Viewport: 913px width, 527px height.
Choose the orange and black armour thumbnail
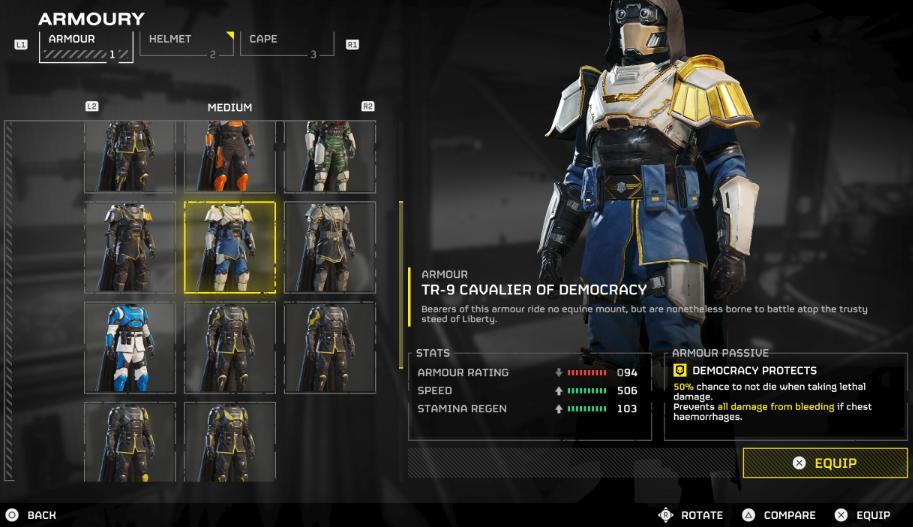point(230,156)
